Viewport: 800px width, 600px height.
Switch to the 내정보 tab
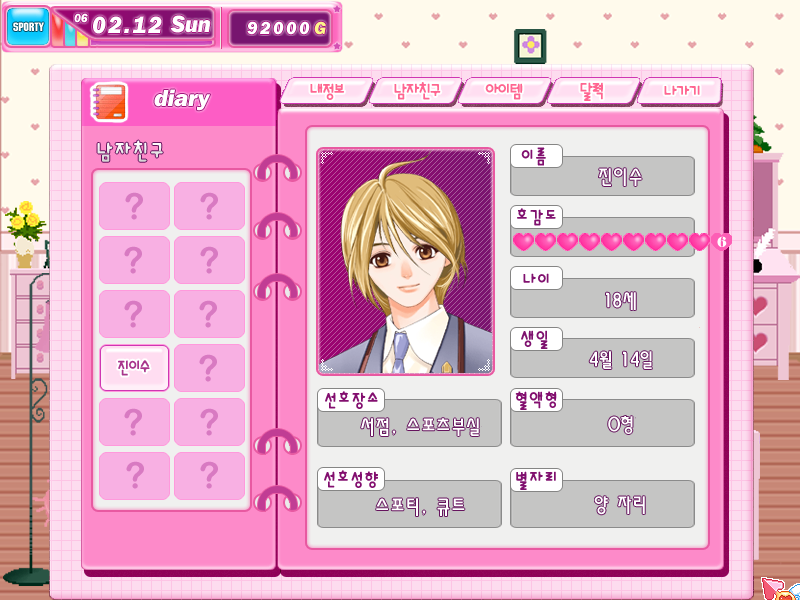click(x=326, y=91)
